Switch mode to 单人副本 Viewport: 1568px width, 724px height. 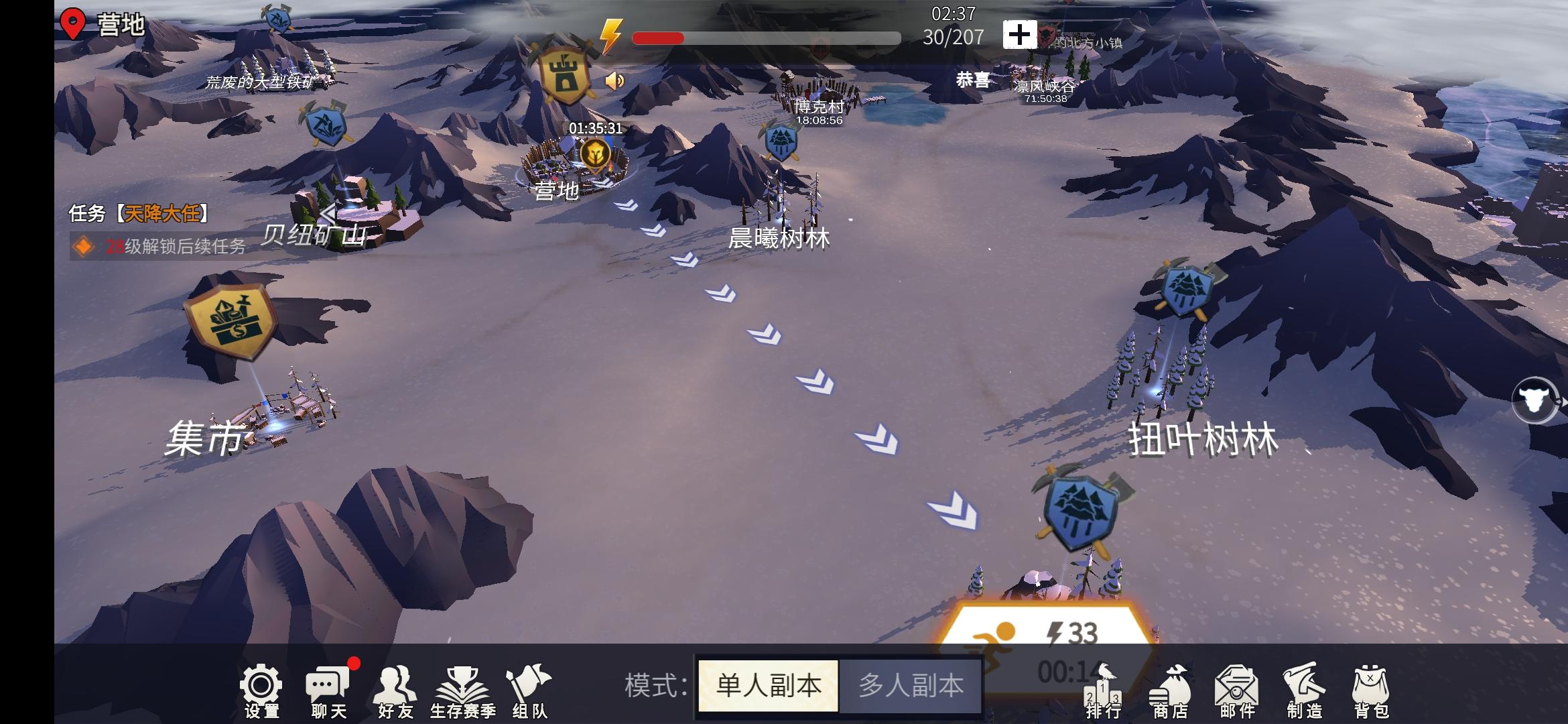[767, 684]
